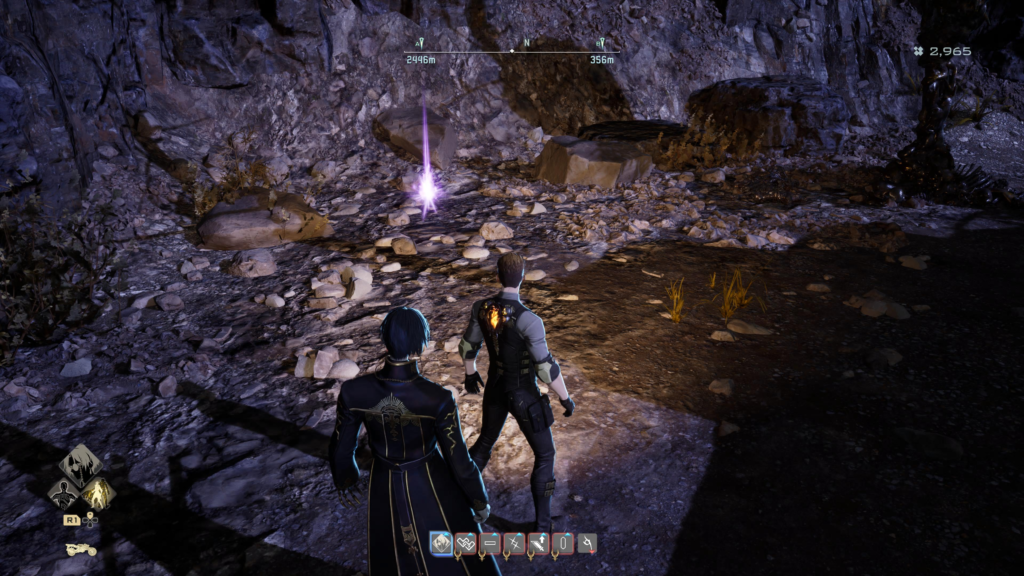Select the highlighted character portrait hotbar slot
1024x576 pixels.
[441, 543]
